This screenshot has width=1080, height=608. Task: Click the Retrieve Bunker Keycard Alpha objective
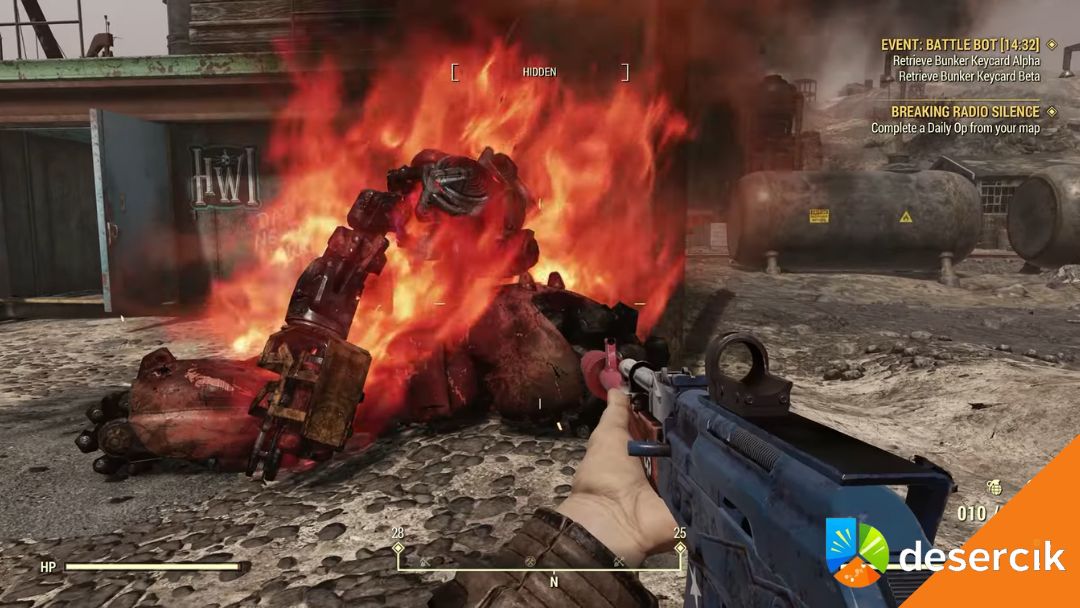click(x=966, y=61)
